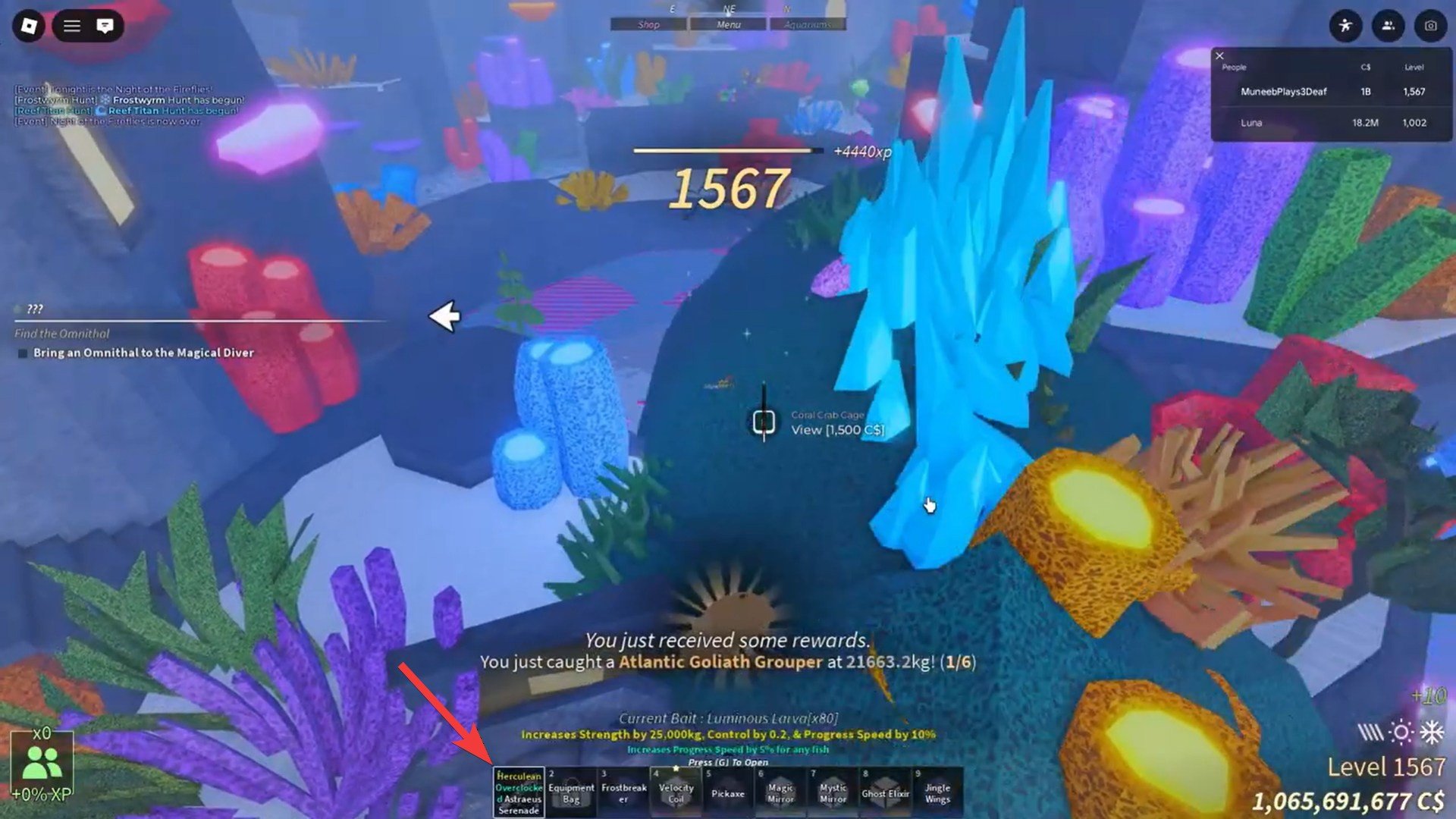
Task: Equip the Velocity Coil item
Action: [x=676, y=792]
